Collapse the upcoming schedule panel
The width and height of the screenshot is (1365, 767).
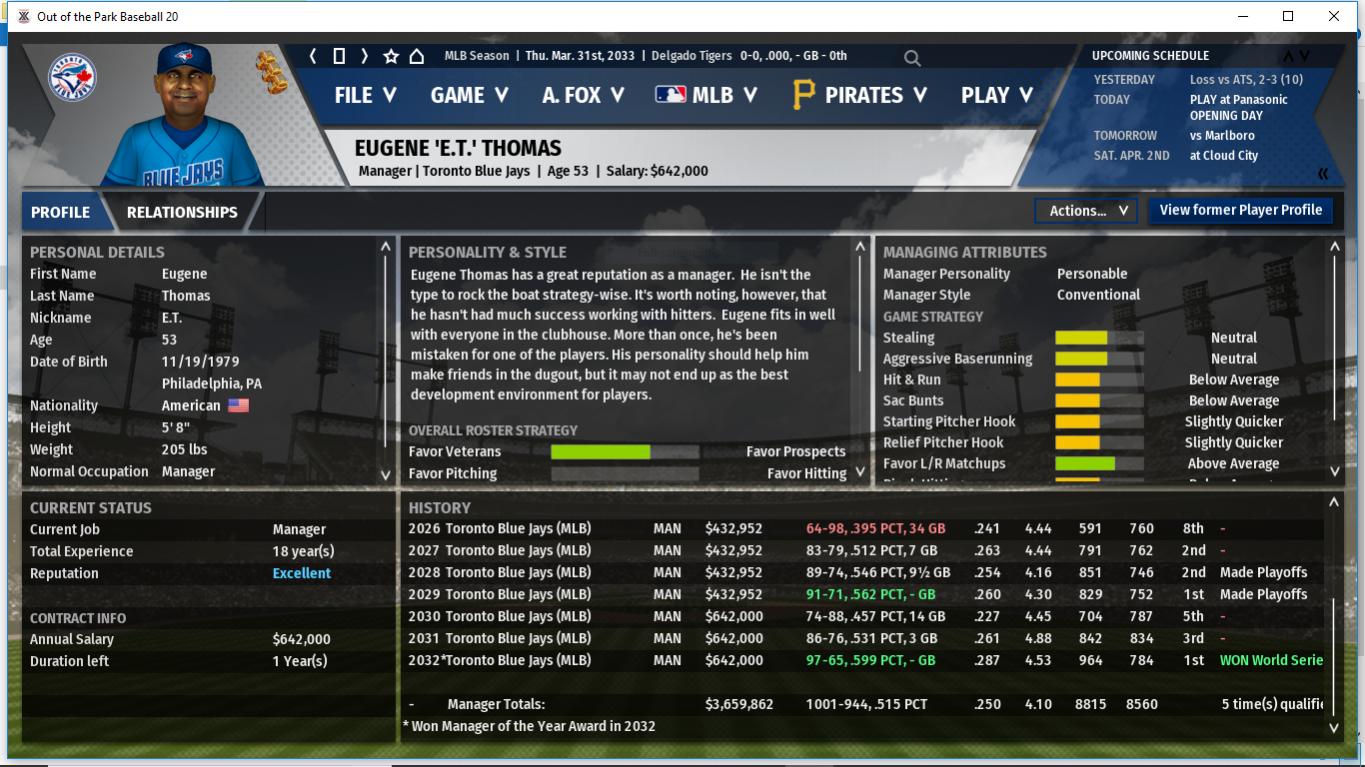(x=1323, y=174)
